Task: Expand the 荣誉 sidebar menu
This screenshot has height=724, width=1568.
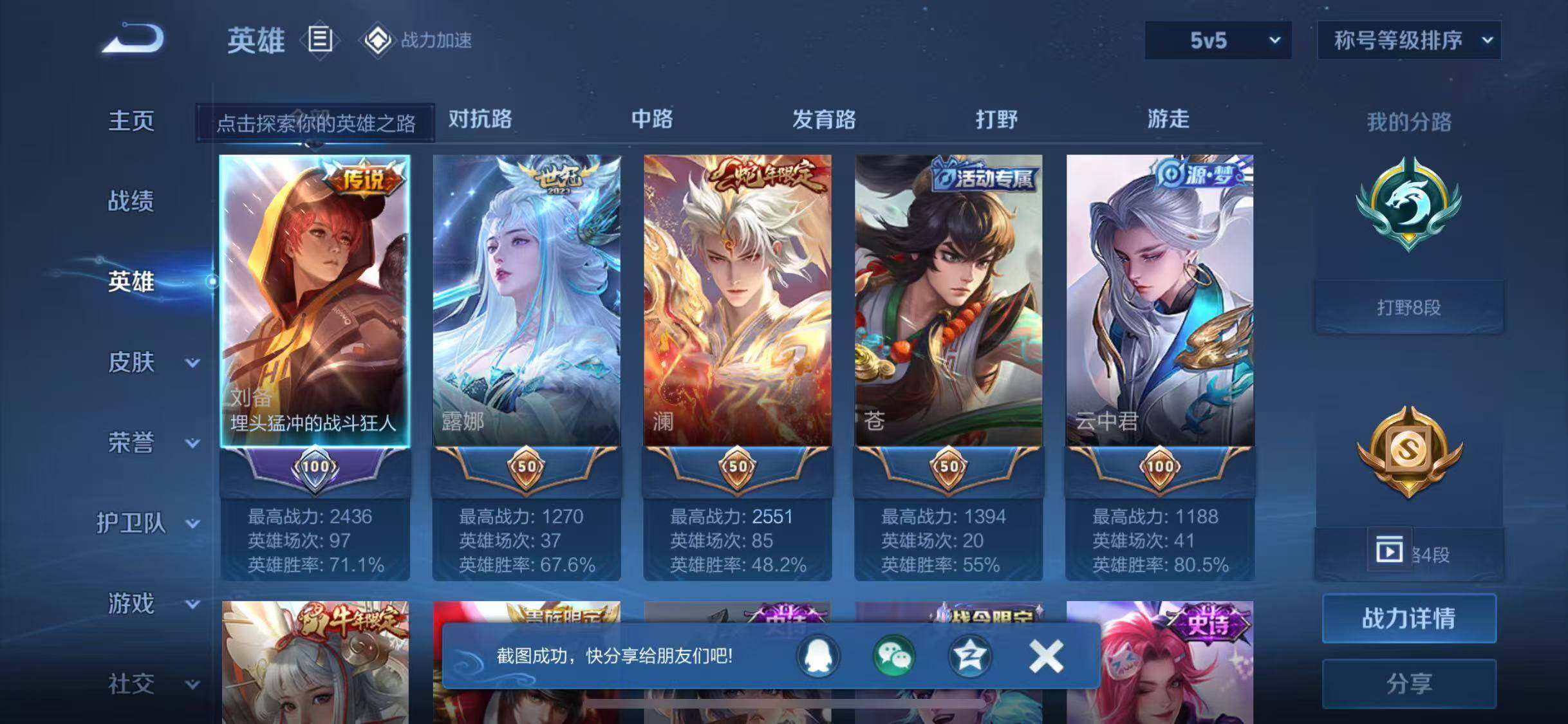Action: 153,443
